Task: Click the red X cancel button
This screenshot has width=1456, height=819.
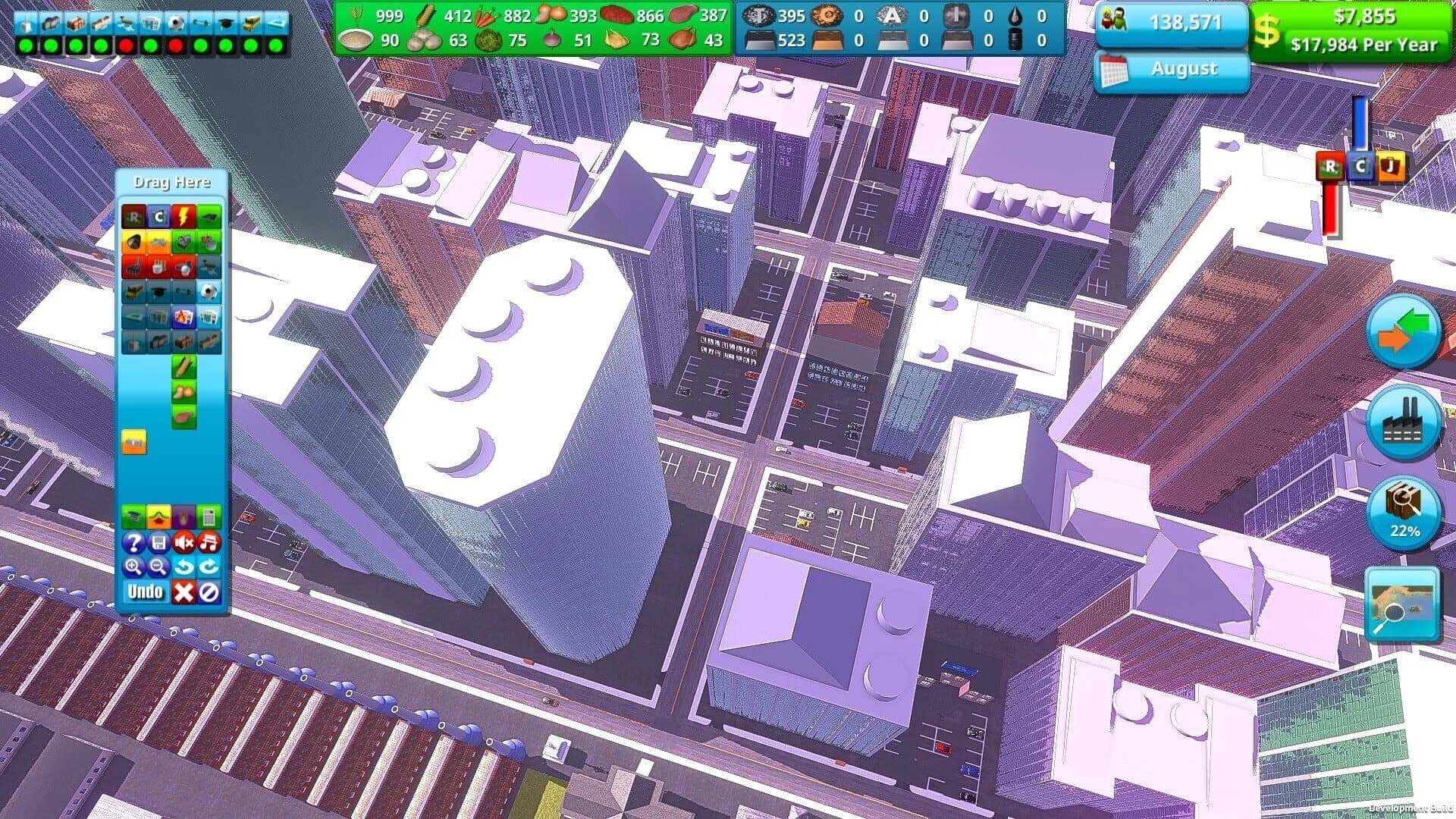Action: [184, 592]
